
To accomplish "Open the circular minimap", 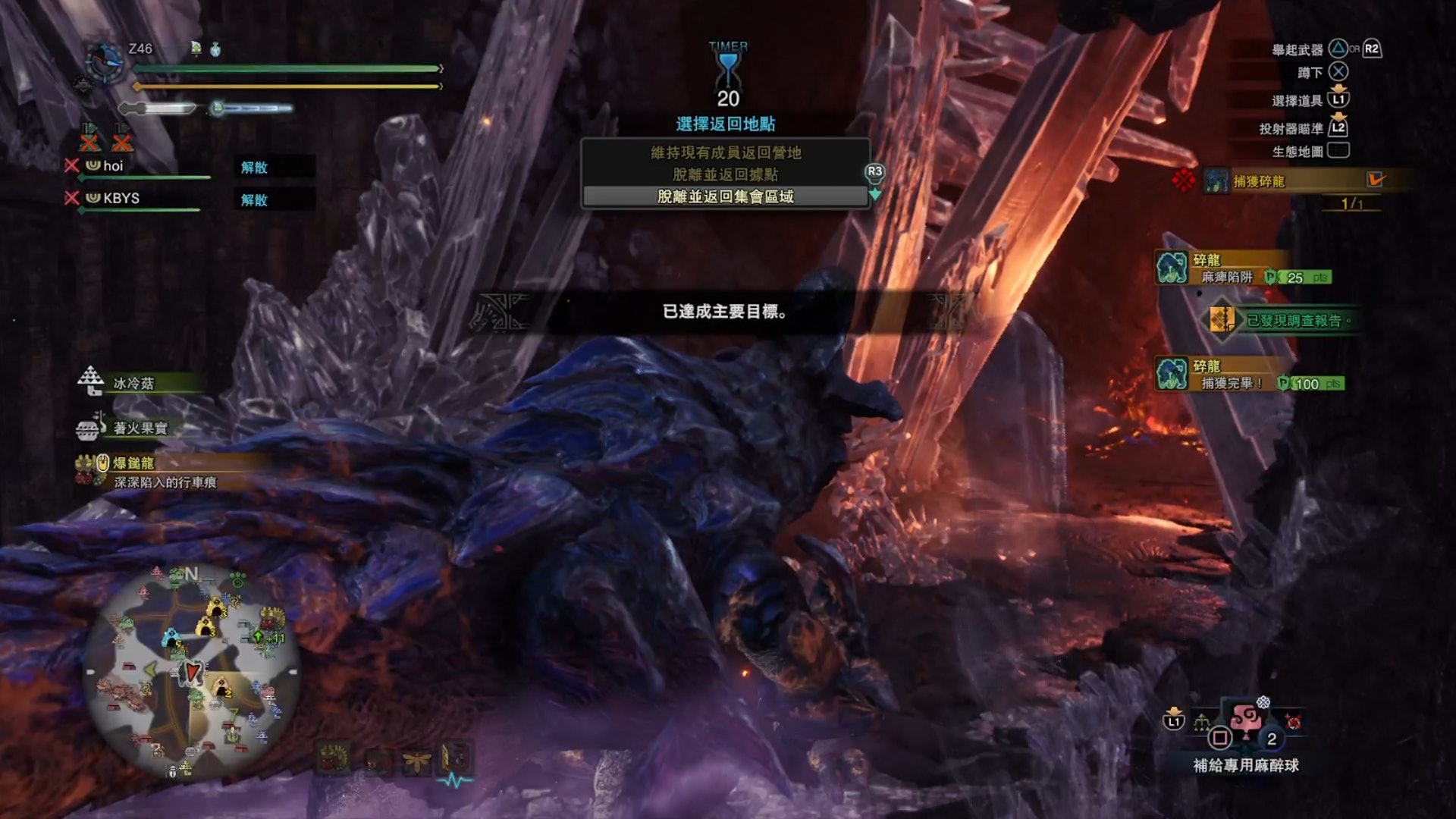I will tap(192, 671).
